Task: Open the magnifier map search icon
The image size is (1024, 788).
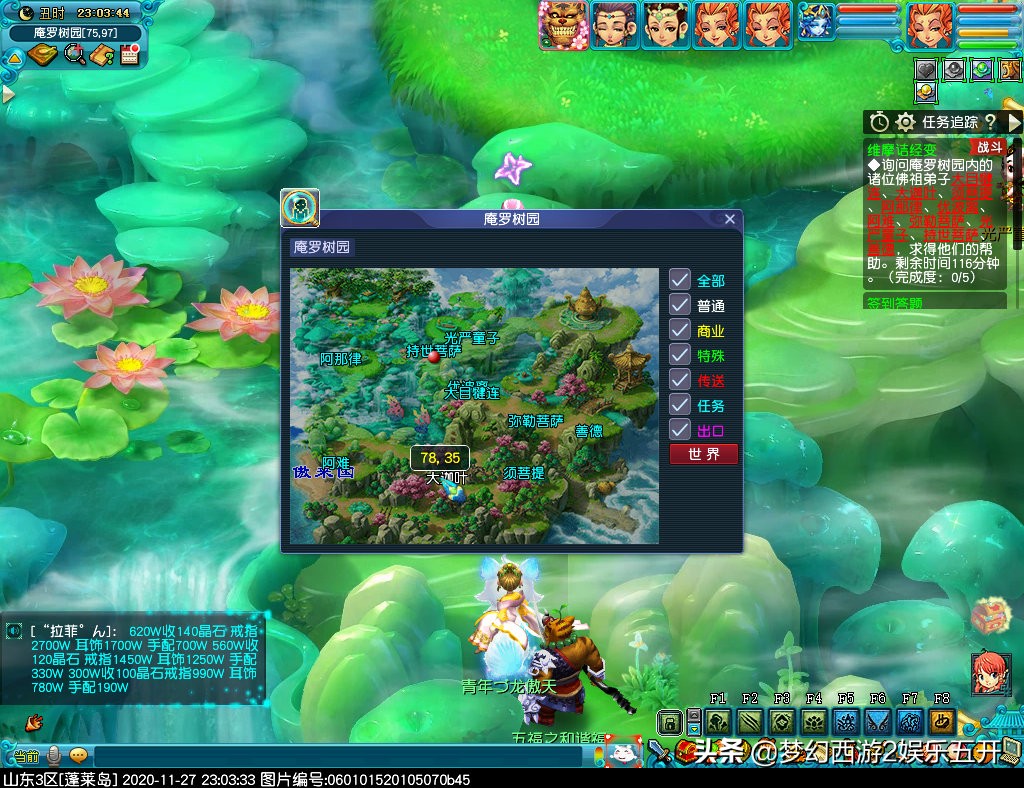Action: pyautogui.click(x=74, y=54)
